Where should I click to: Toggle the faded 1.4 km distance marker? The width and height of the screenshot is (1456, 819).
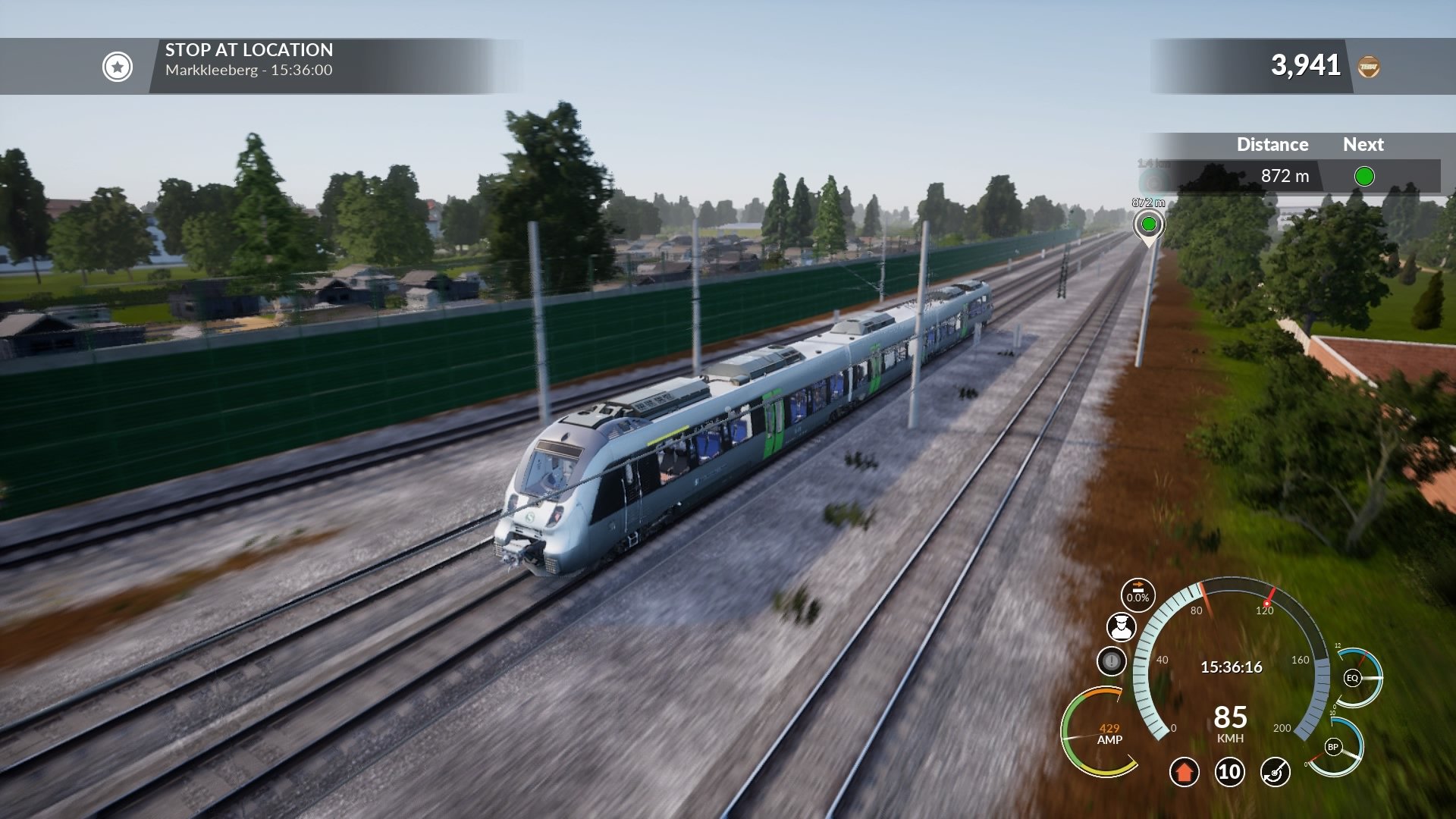[1152, 168]
